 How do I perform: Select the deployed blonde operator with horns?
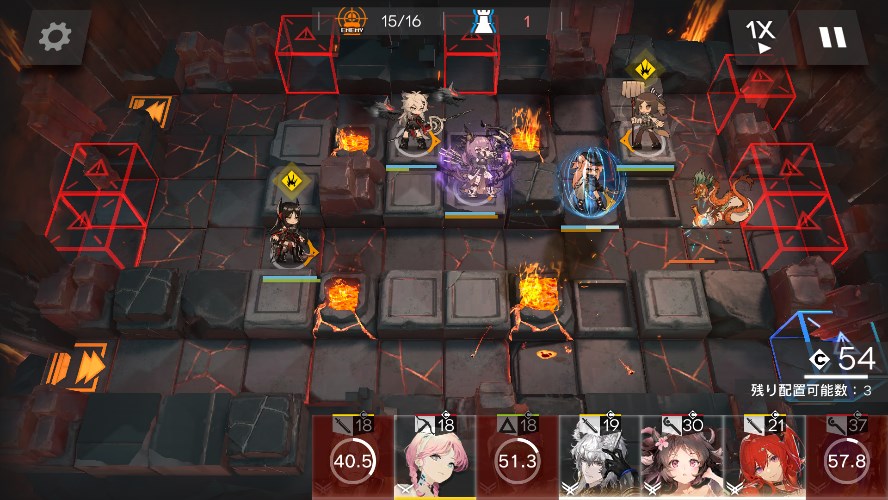pos(413,127)
